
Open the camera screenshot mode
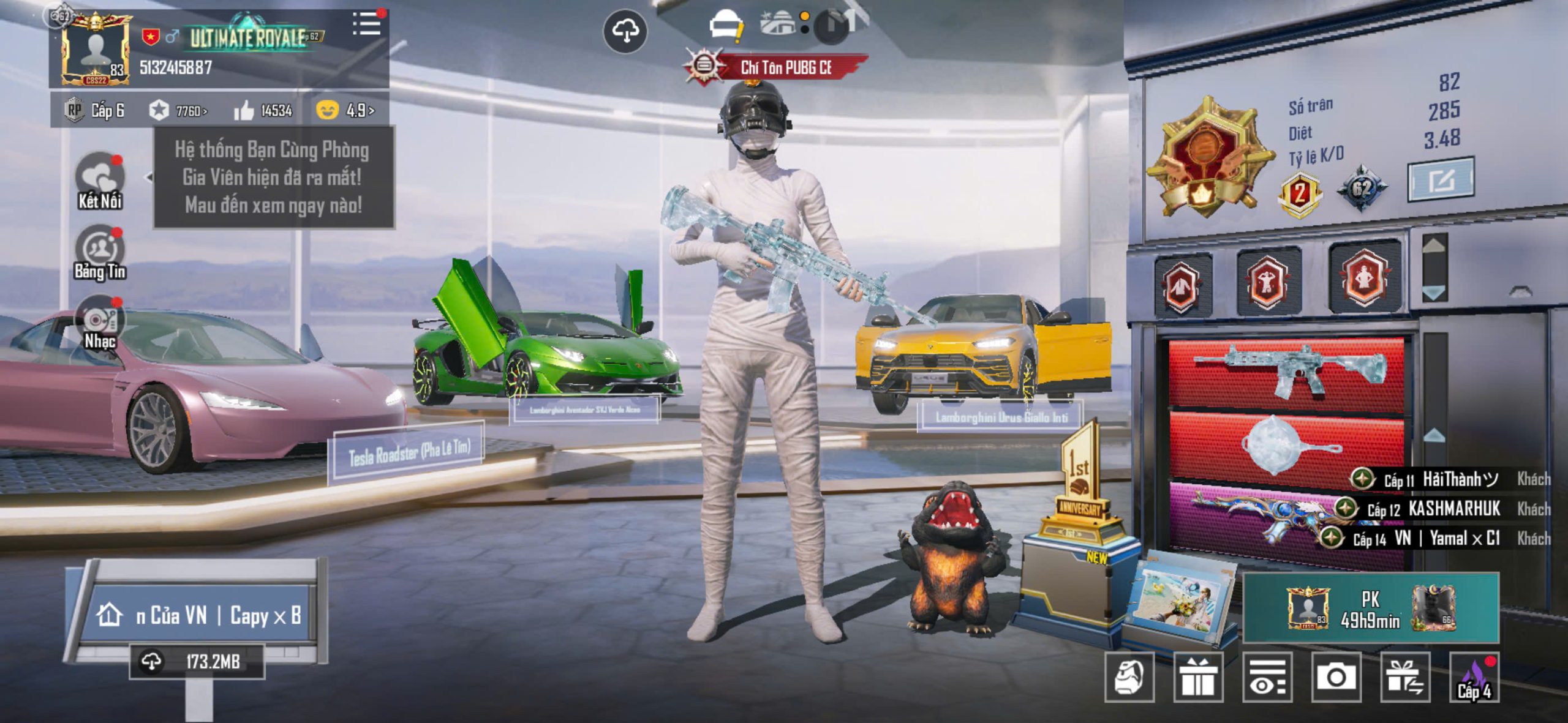(1336, 677)
